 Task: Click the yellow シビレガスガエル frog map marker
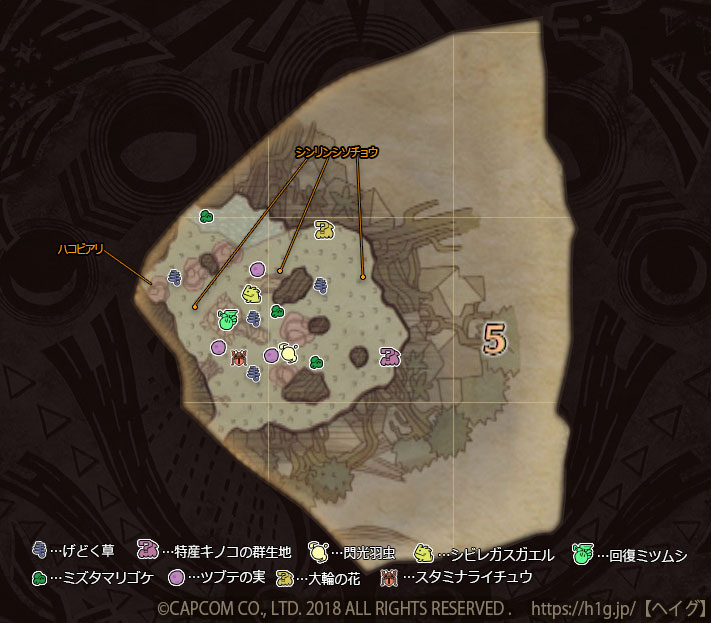click(x=251, y=294)
